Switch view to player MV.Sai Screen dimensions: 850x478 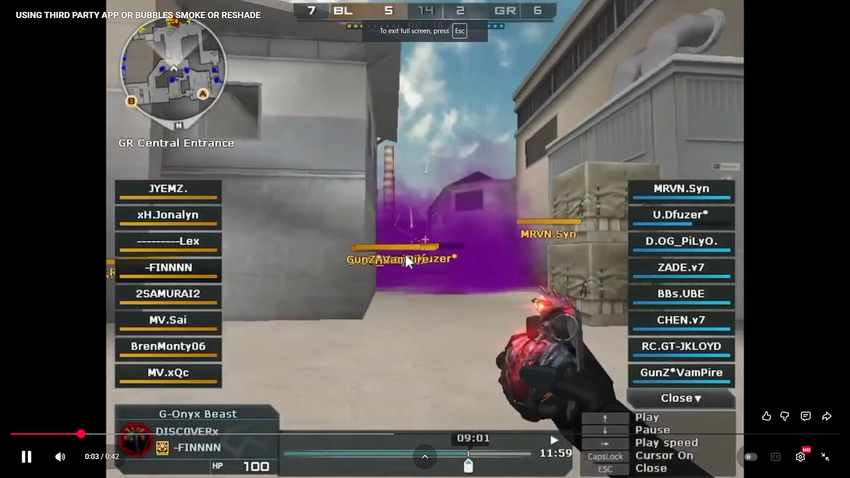click(x=168, y=320)
